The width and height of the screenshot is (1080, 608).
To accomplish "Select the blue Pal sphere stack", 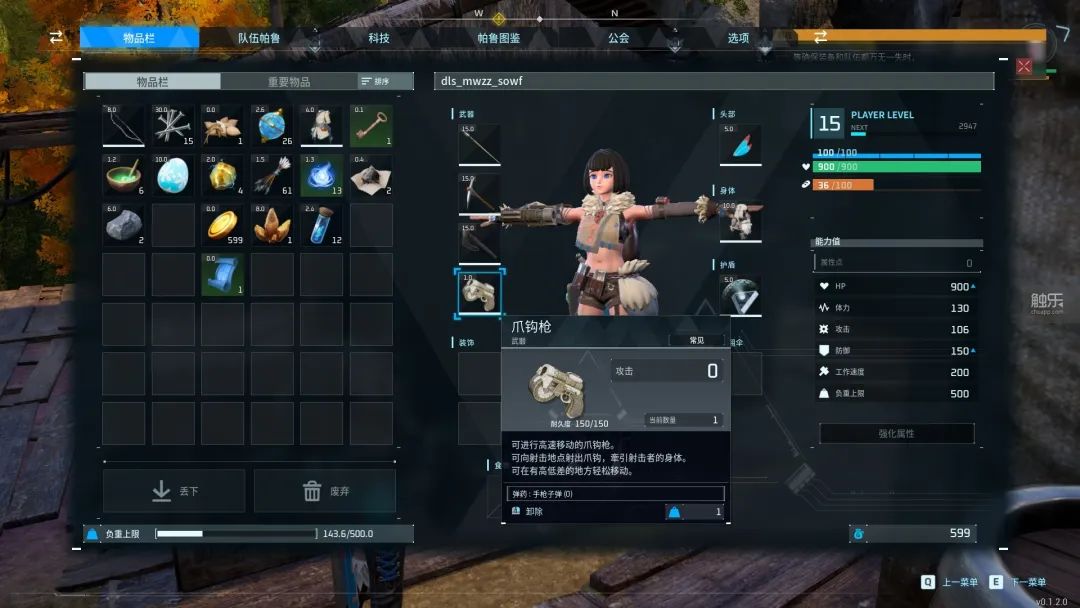I will click(272, 126).
